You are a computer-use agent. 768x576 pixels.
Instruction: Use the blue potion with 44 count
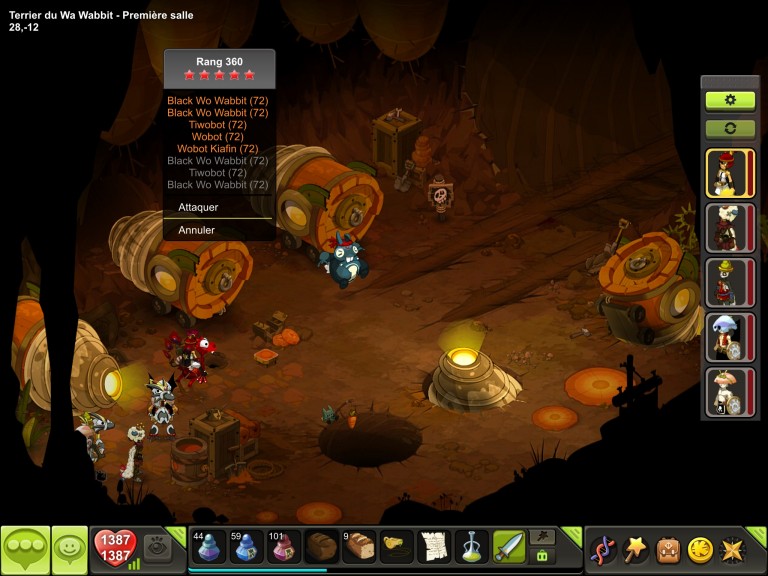(209, 547)
